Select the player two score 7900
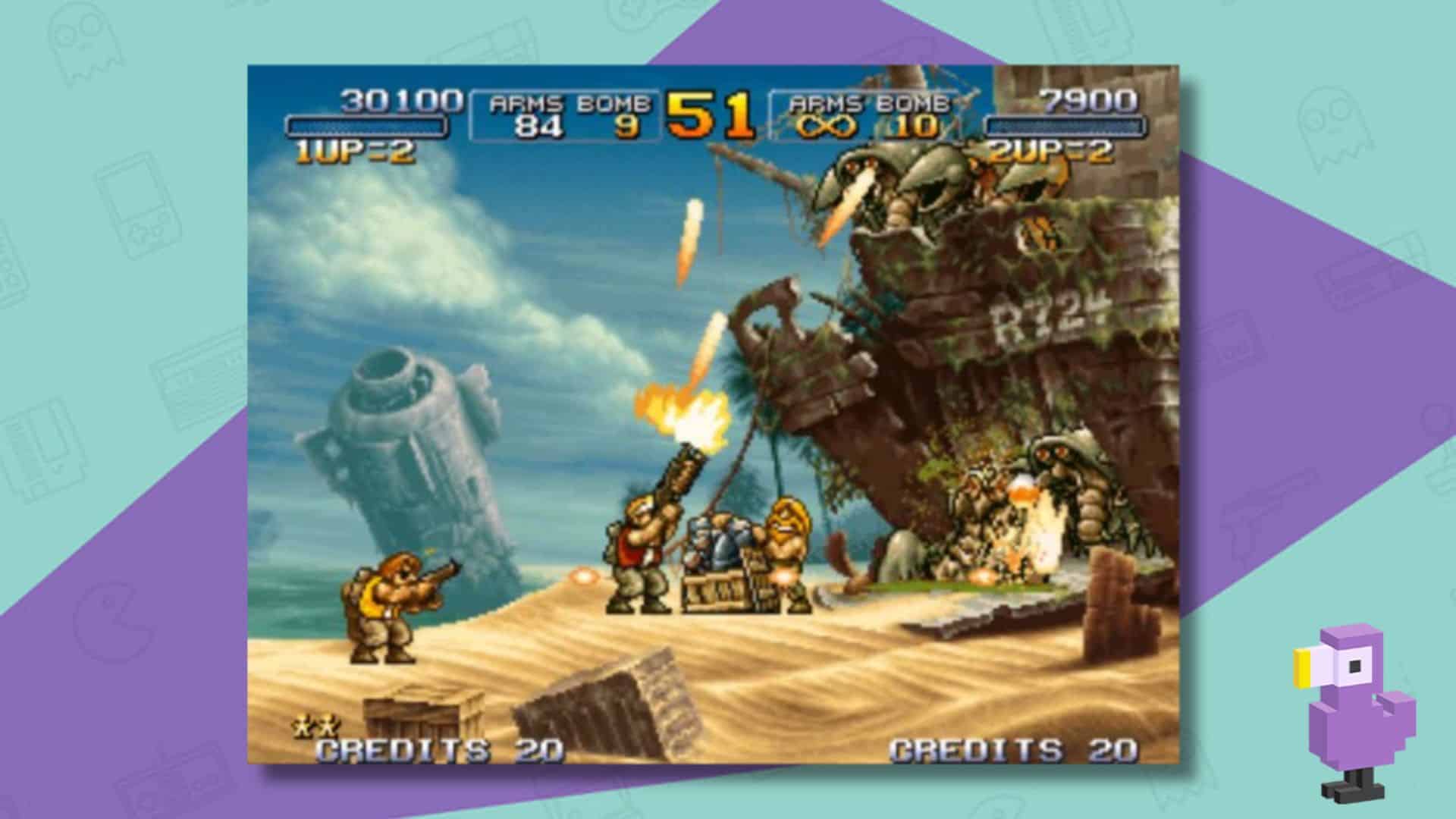 1087,99
